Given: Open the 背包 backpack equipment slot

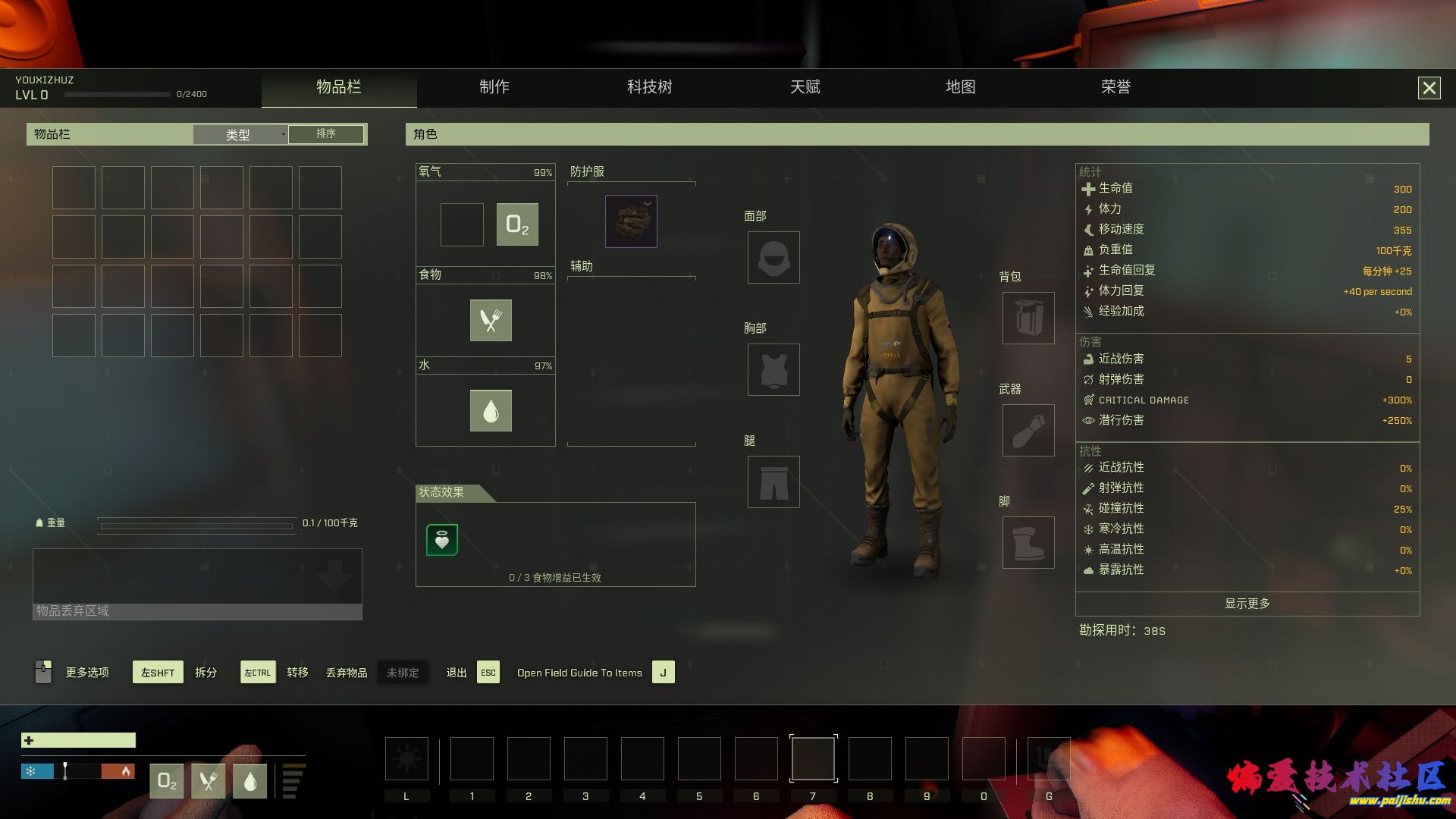Looking at the screenshot, I should tap(1028, 318).
